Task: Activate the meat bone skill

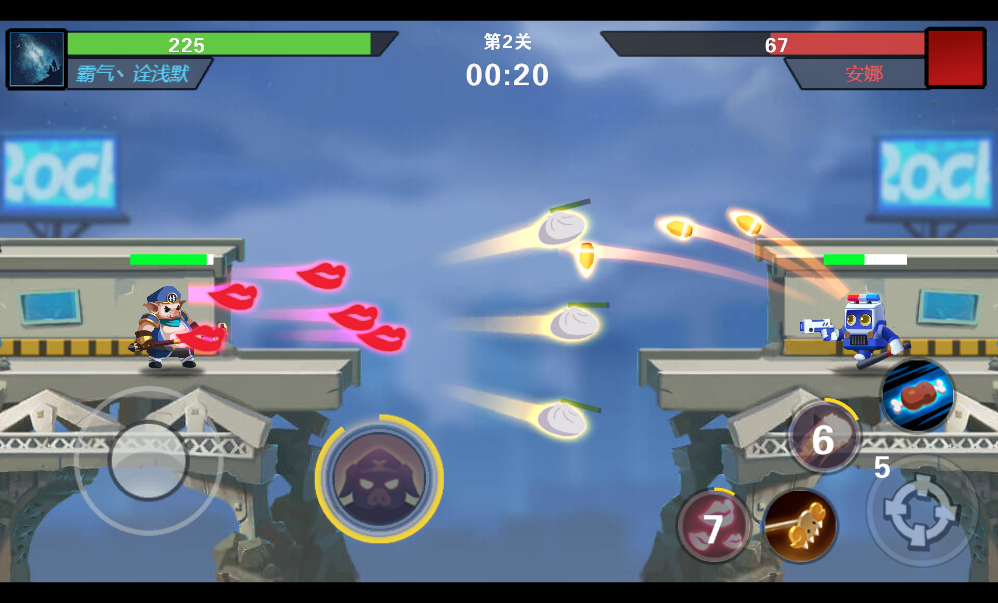Action: (917, 395)
